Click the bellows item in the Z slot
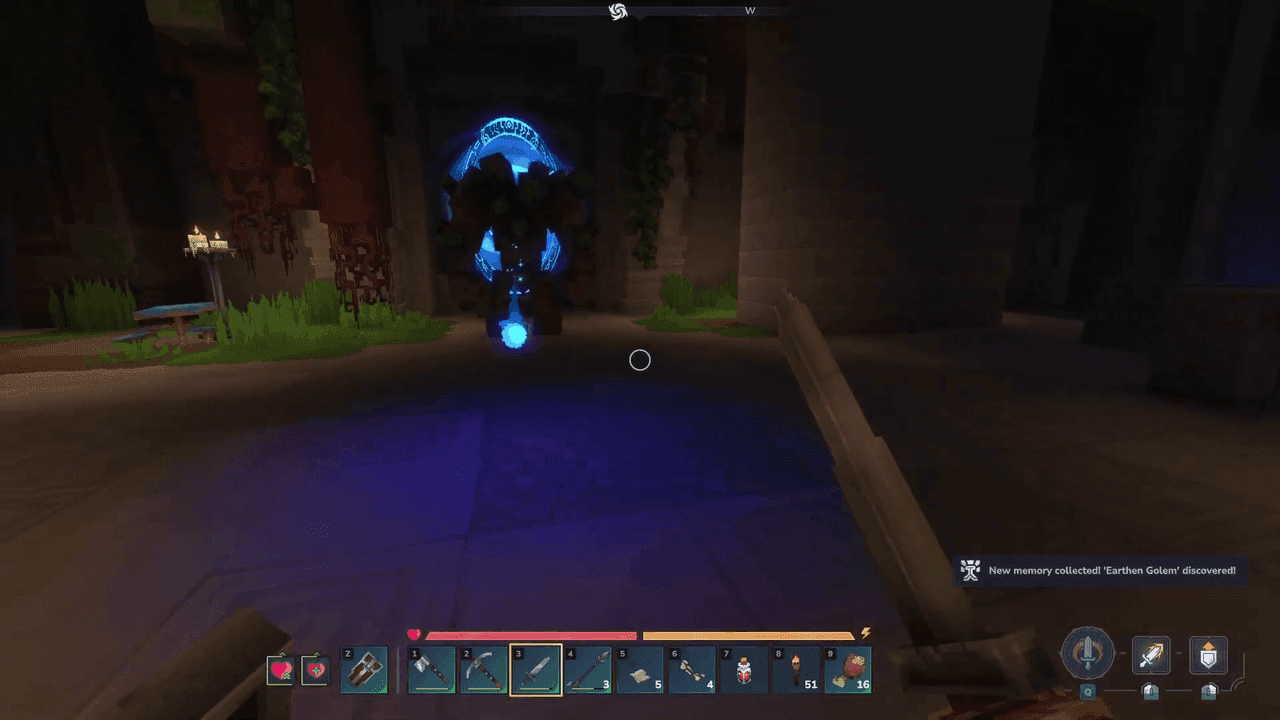The width and height of the screenshot is (1280, 720). pyautogui.click(x=364, y=670)
